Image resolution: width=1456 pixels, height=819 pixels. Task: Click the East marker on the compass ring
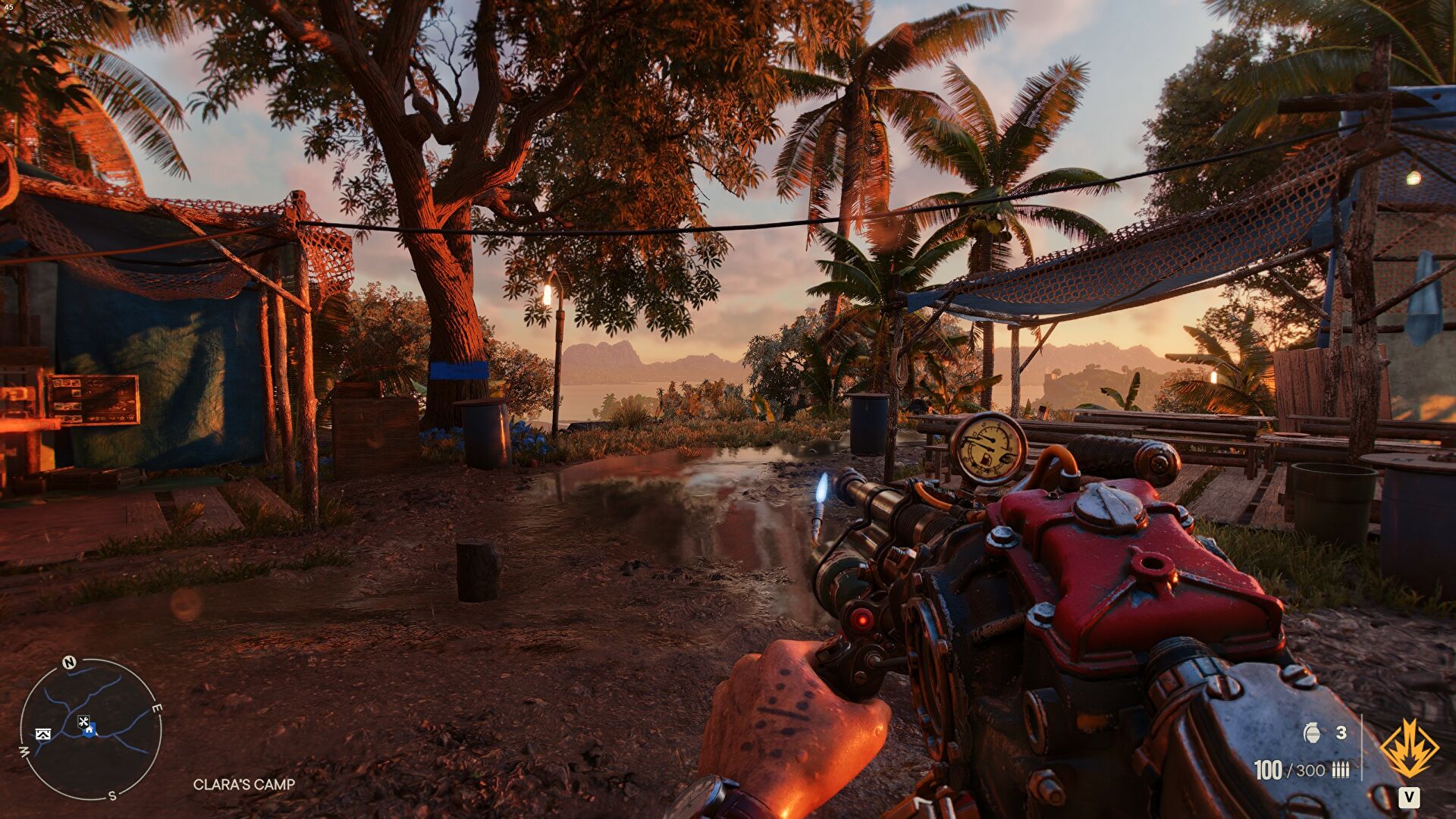coord(155,708)
